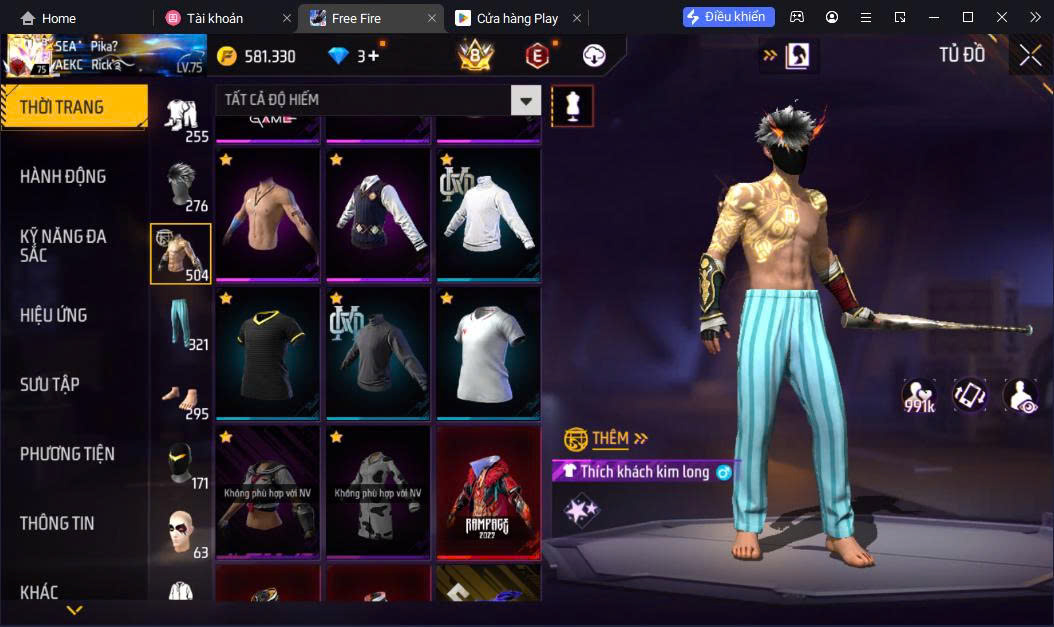Screen dimensions: 1054x627
Task: Select the Hiệu Ứng category
Action: click(54, 315)
